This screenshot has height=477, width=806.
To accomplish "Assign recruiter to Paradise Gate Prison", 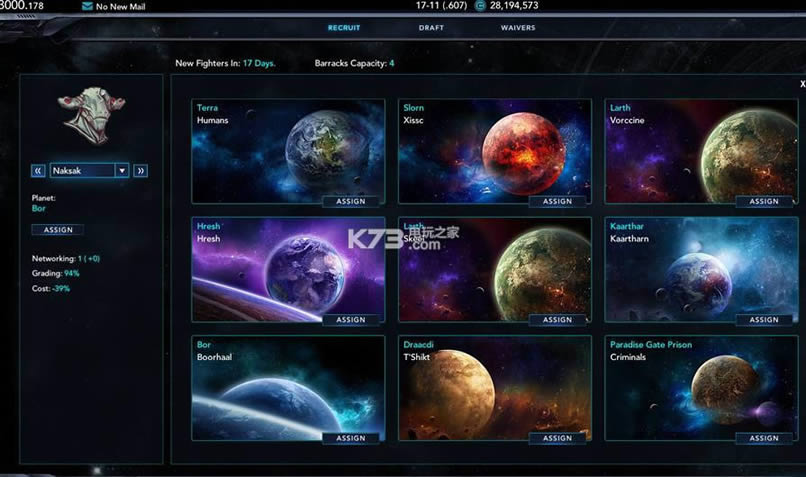I will tap(764, 438).
